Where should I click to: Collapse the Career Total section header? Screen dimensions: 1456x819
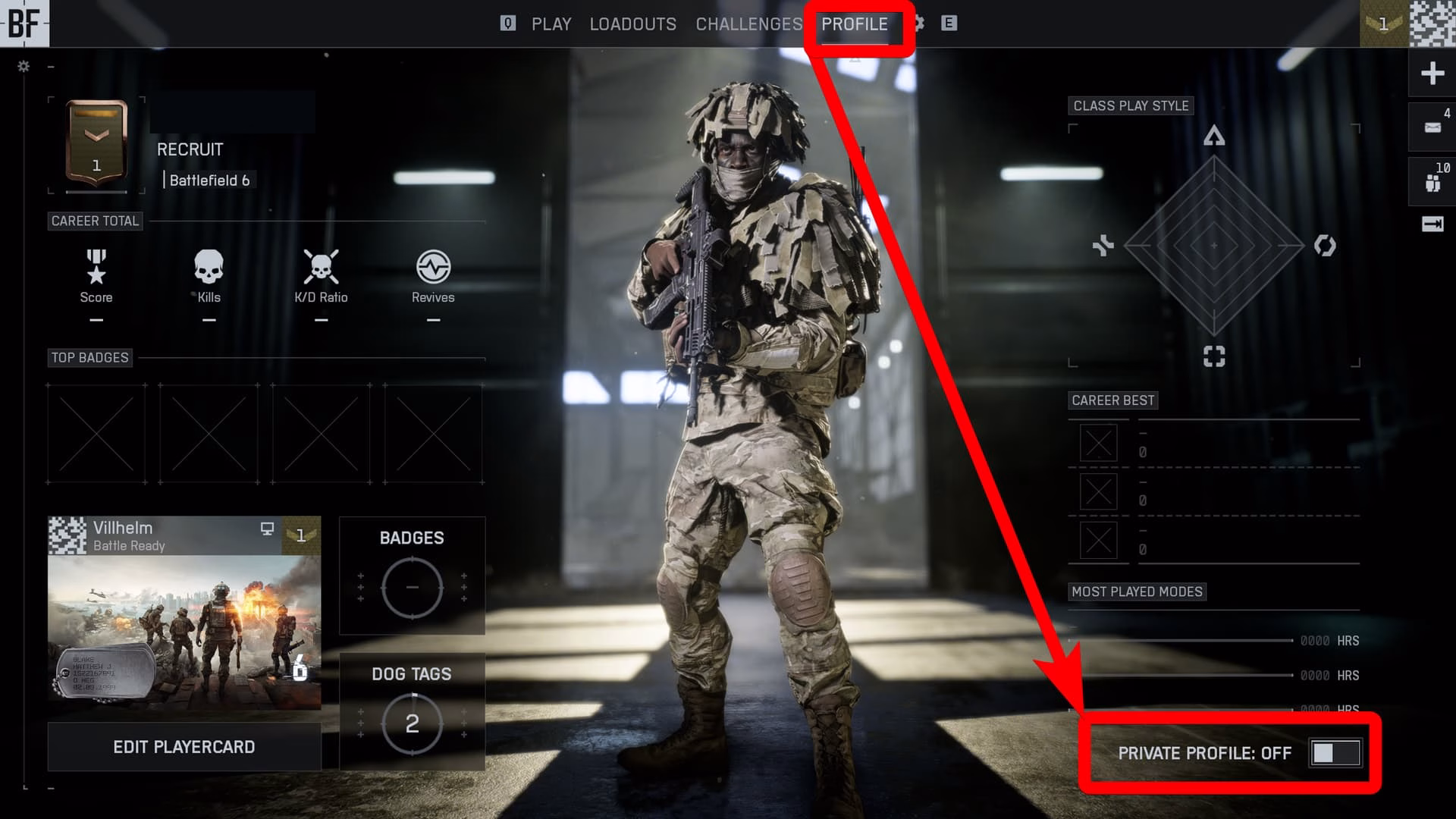[x=96, y=221]
